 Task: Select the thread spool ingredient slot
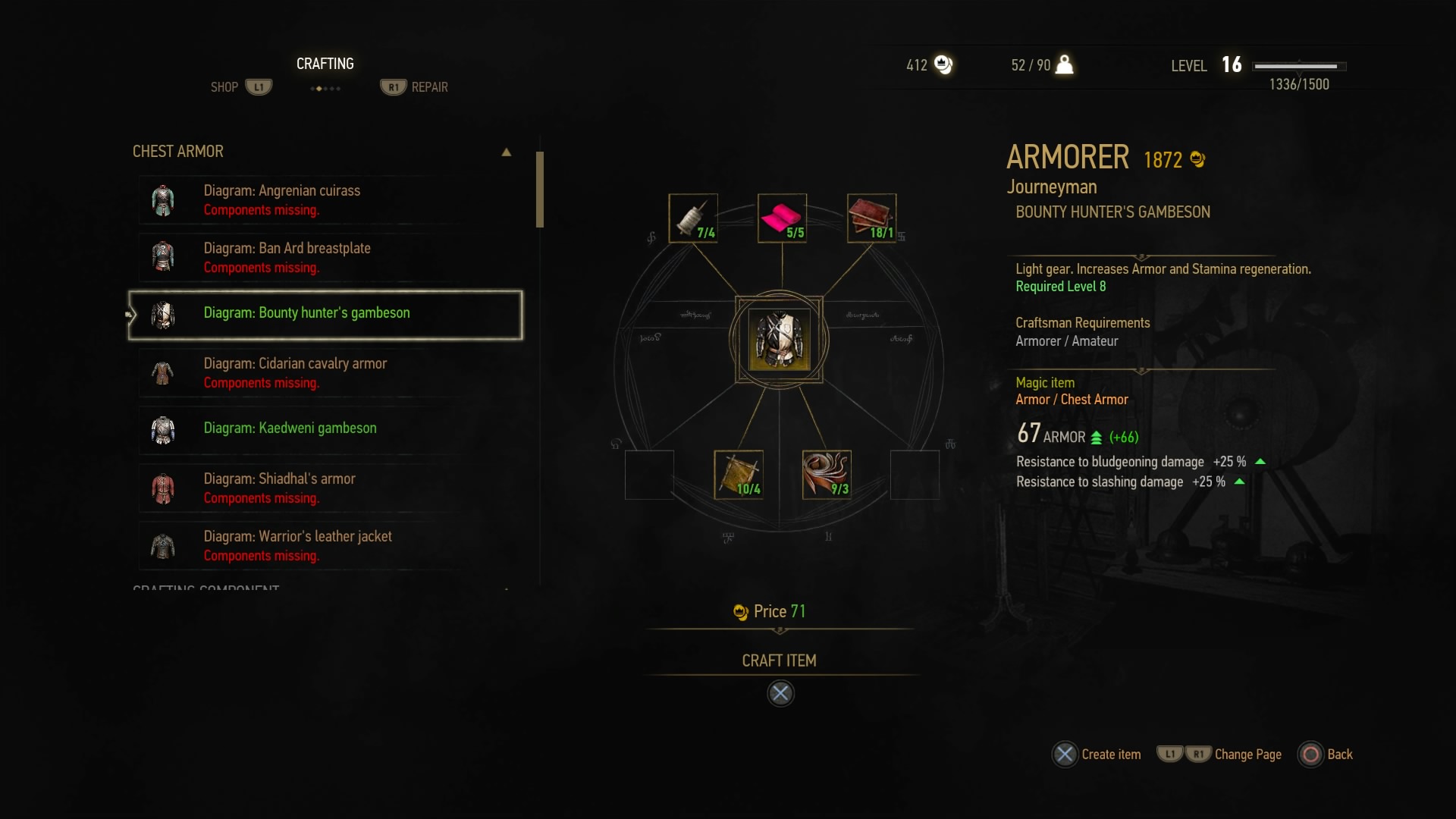tap(693, 218)
